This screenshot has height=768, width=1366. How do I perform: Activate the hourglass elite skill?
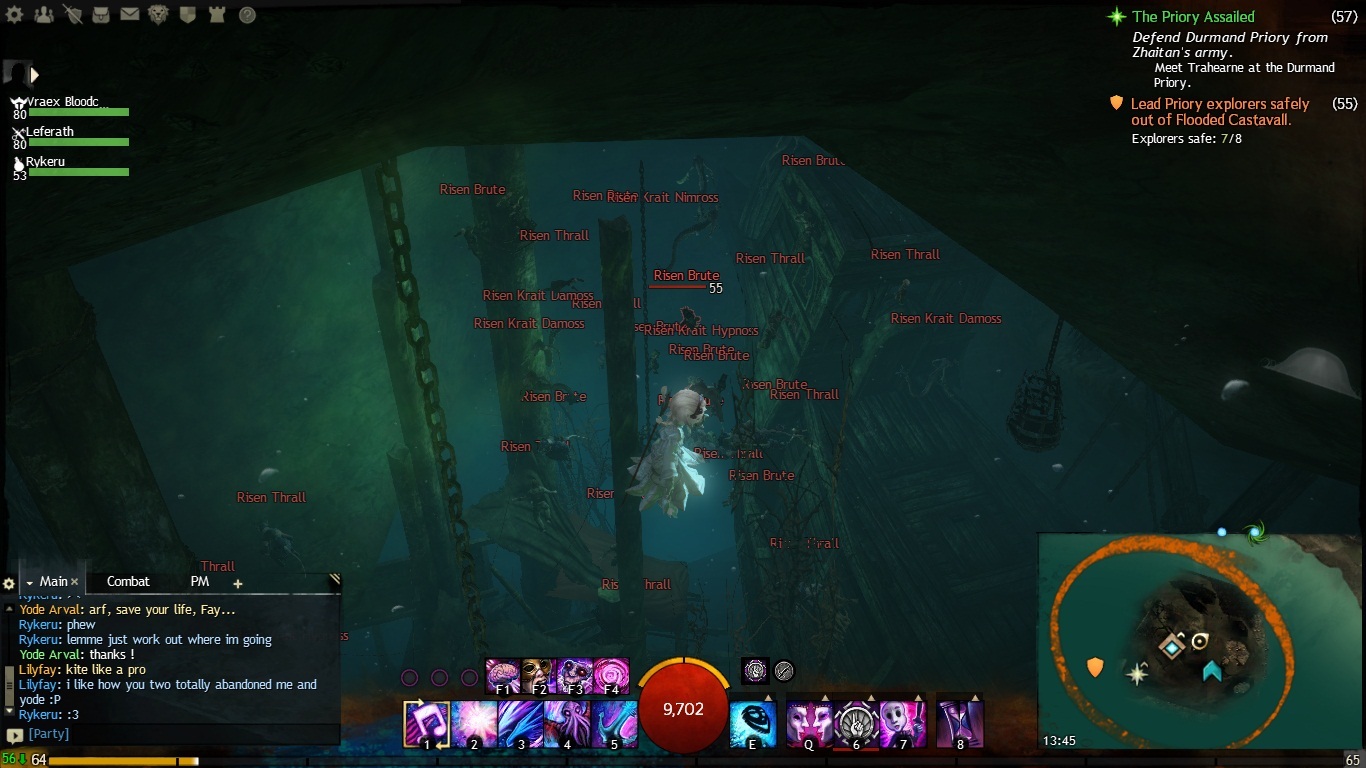click(960, 723)
